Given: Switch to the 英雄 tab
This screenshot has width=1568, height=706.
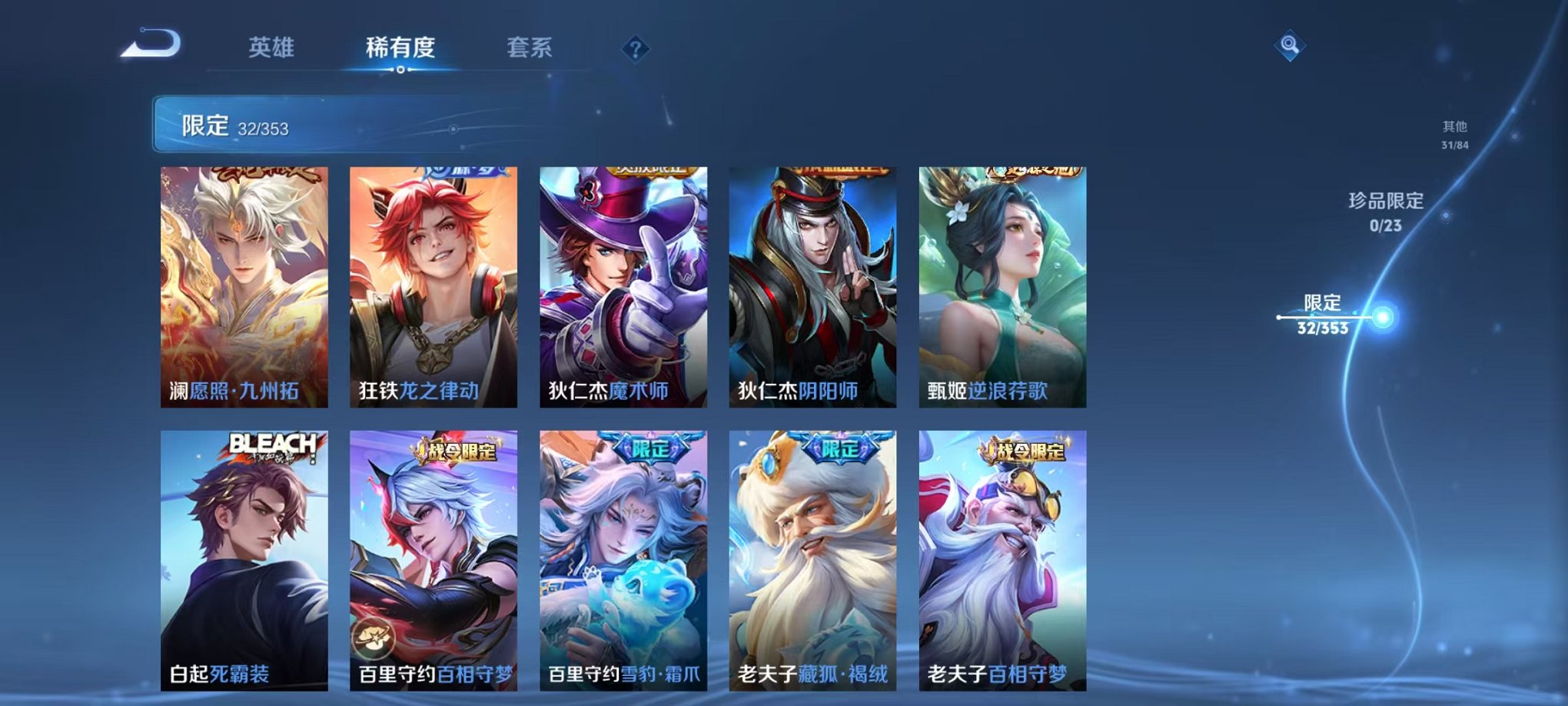Looking at the screenshot, I should (271, 48).
